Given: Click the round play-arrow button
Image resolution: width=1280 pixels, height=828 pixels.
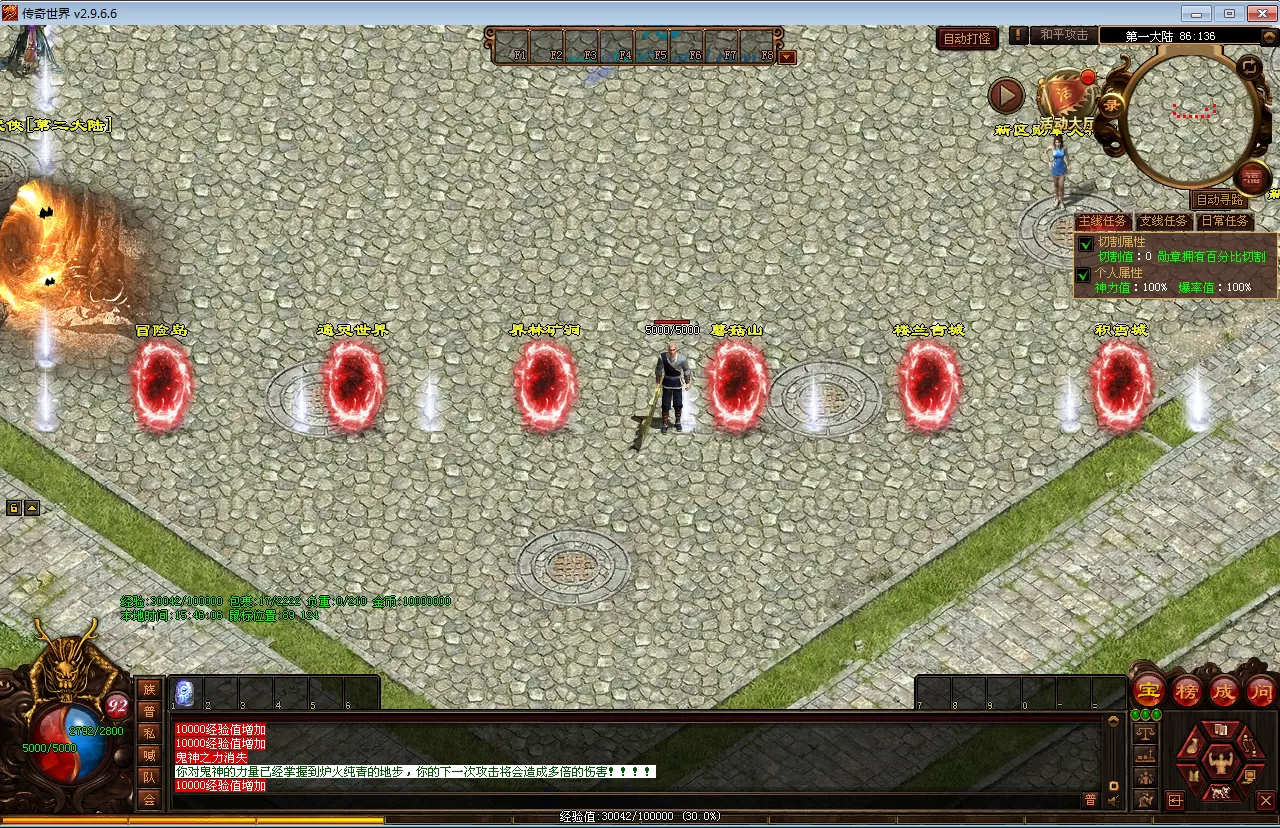Looking at the screenshot, I should click(1006, 96).
